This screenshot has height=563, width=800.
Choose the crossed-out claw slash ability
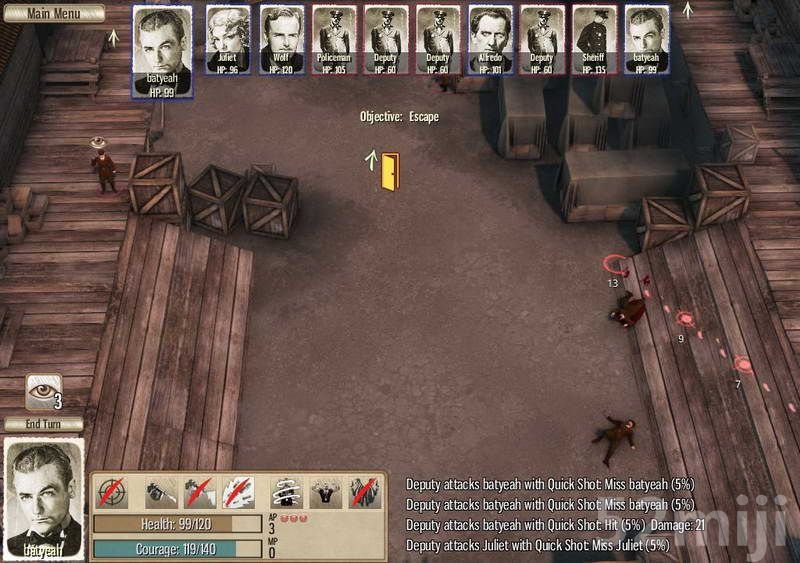tap(238, 492)
